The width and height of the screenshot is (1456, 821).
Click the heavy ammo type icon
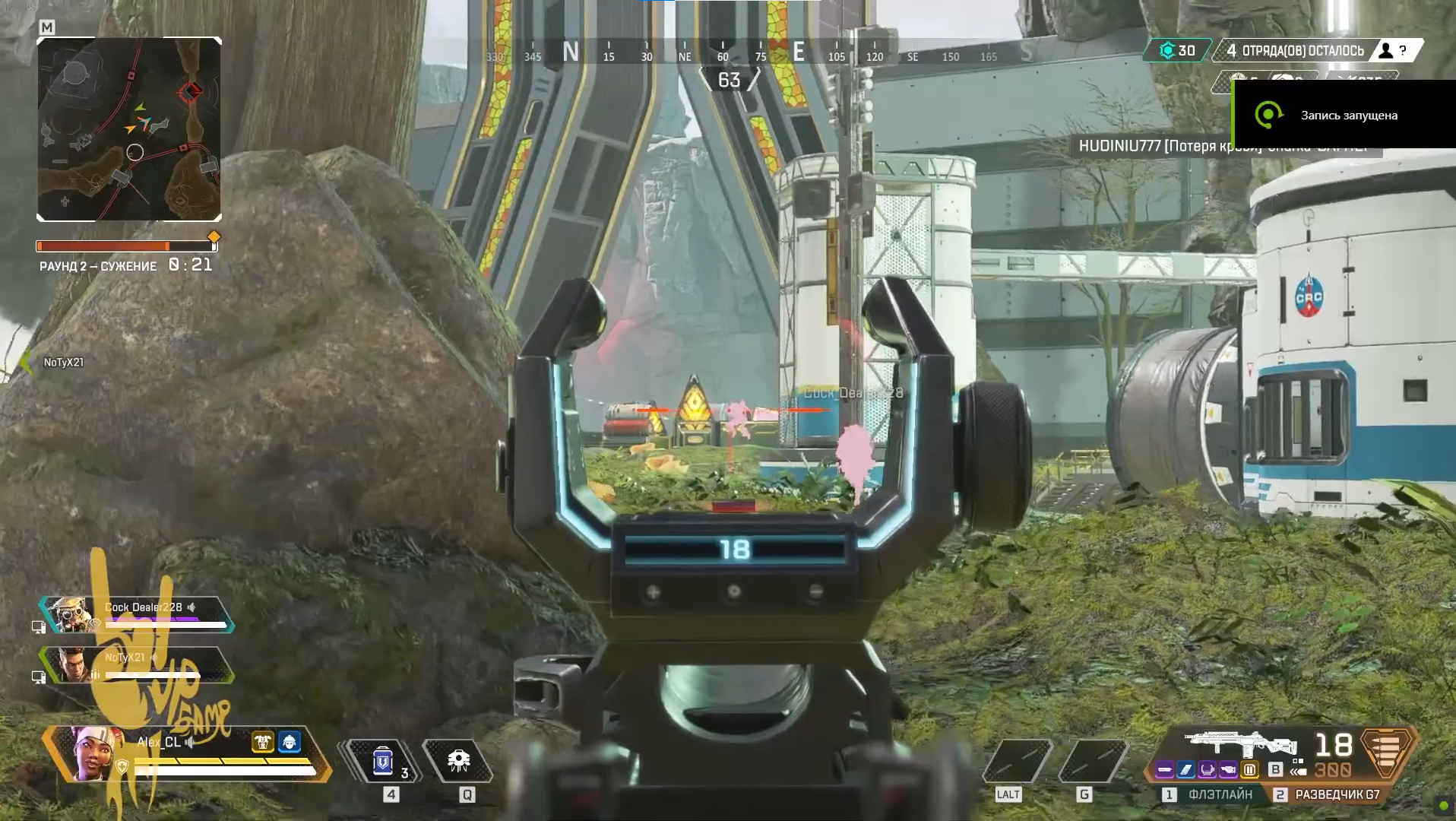1386,752
